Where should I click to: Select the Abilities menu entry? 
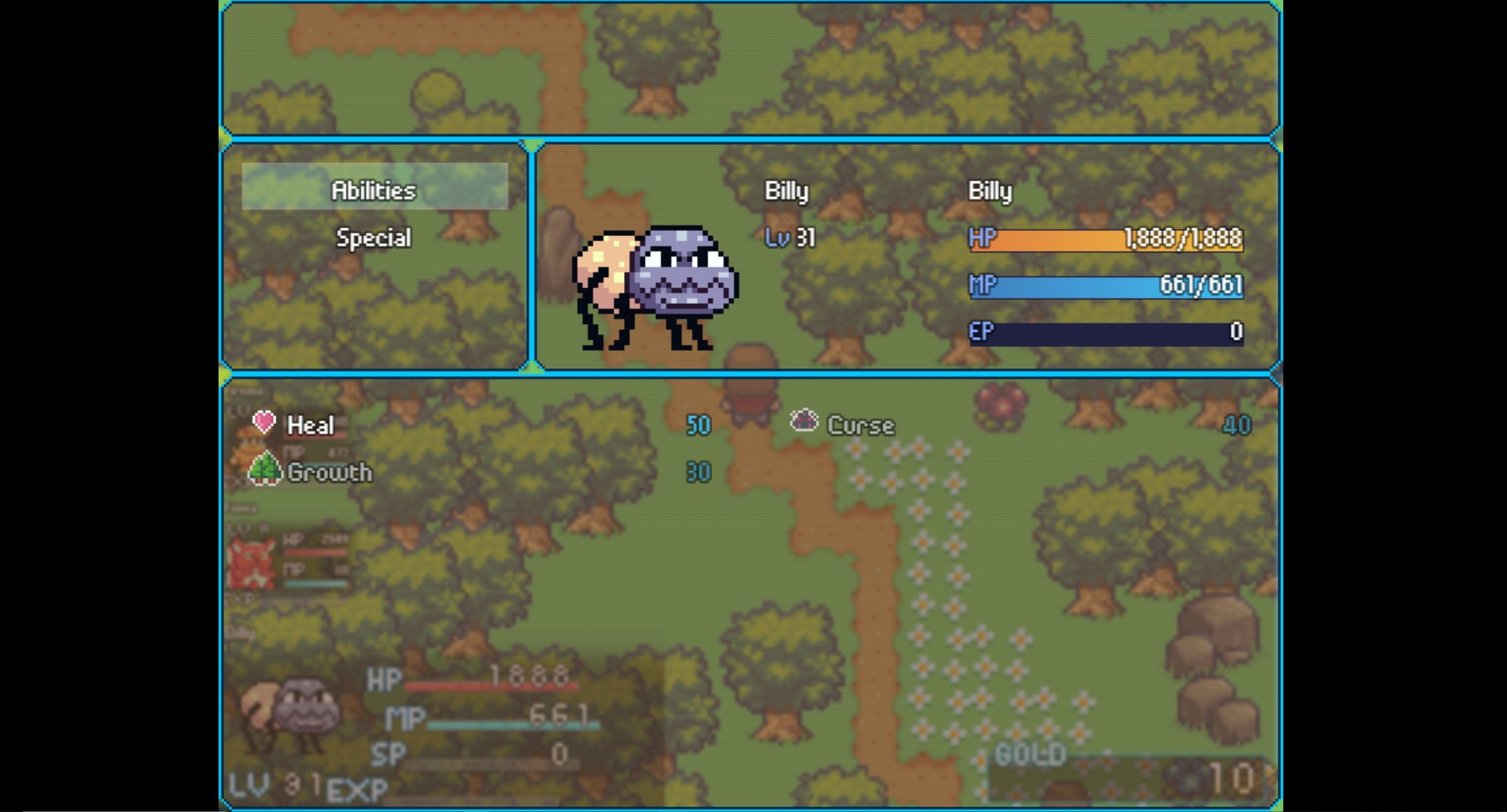point(374,190)
